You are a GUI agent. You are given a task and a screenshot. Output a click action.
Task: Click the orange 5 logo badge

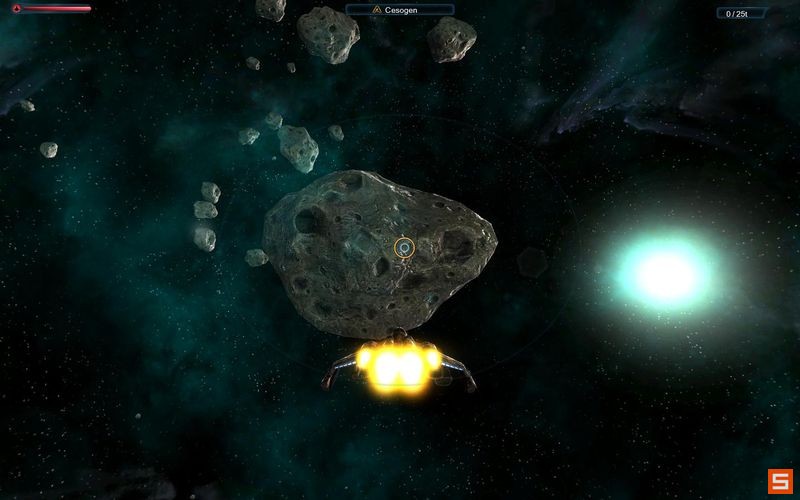tap(780, 480)
